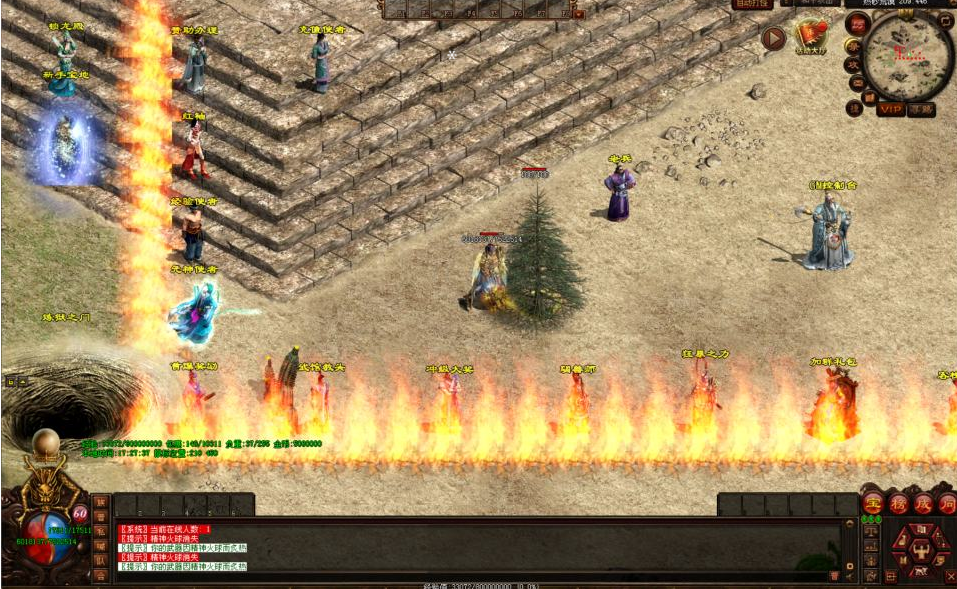Click the round play arrow button
Image resolution: width=957 pixels, height=589 pixels.
click(773, 38)
